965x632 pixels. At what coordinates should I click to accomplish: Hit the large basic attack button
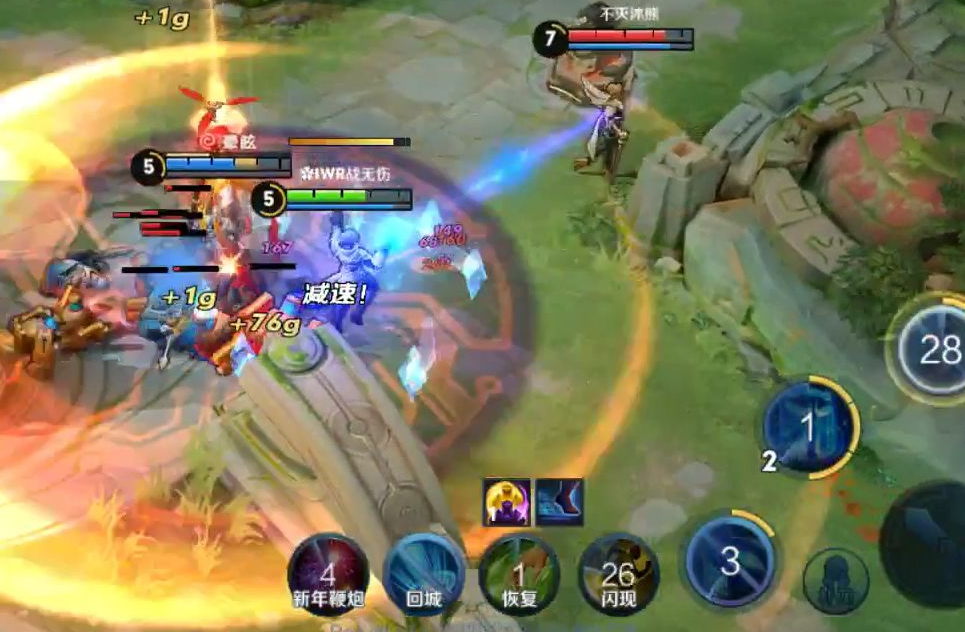(930, 545)
